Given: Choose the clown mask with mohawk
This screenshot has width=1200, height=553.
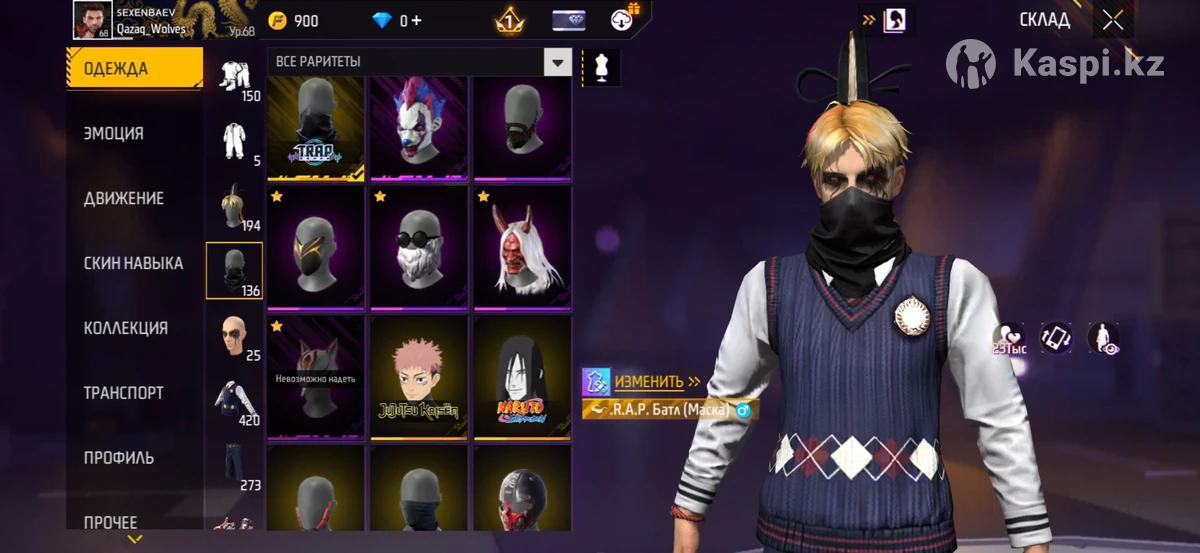Looking at the screenshot, I should pyautogui.click(x=419, y=128).
